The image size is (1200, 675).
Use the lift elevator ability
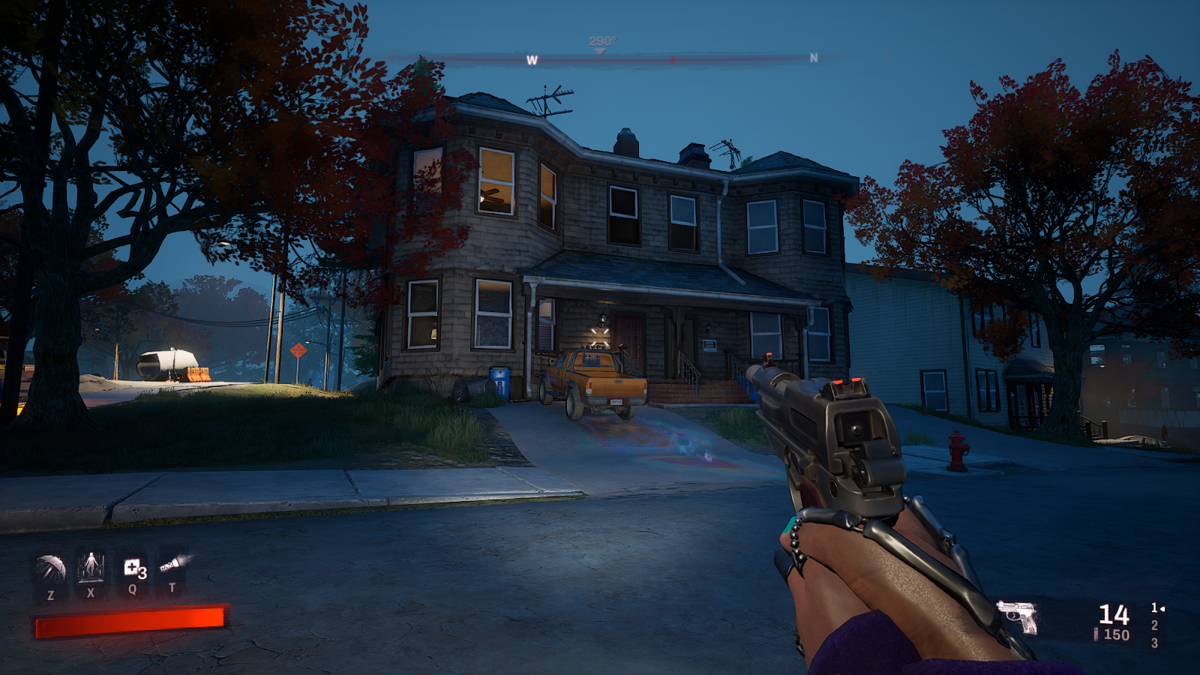pos(91,569)
